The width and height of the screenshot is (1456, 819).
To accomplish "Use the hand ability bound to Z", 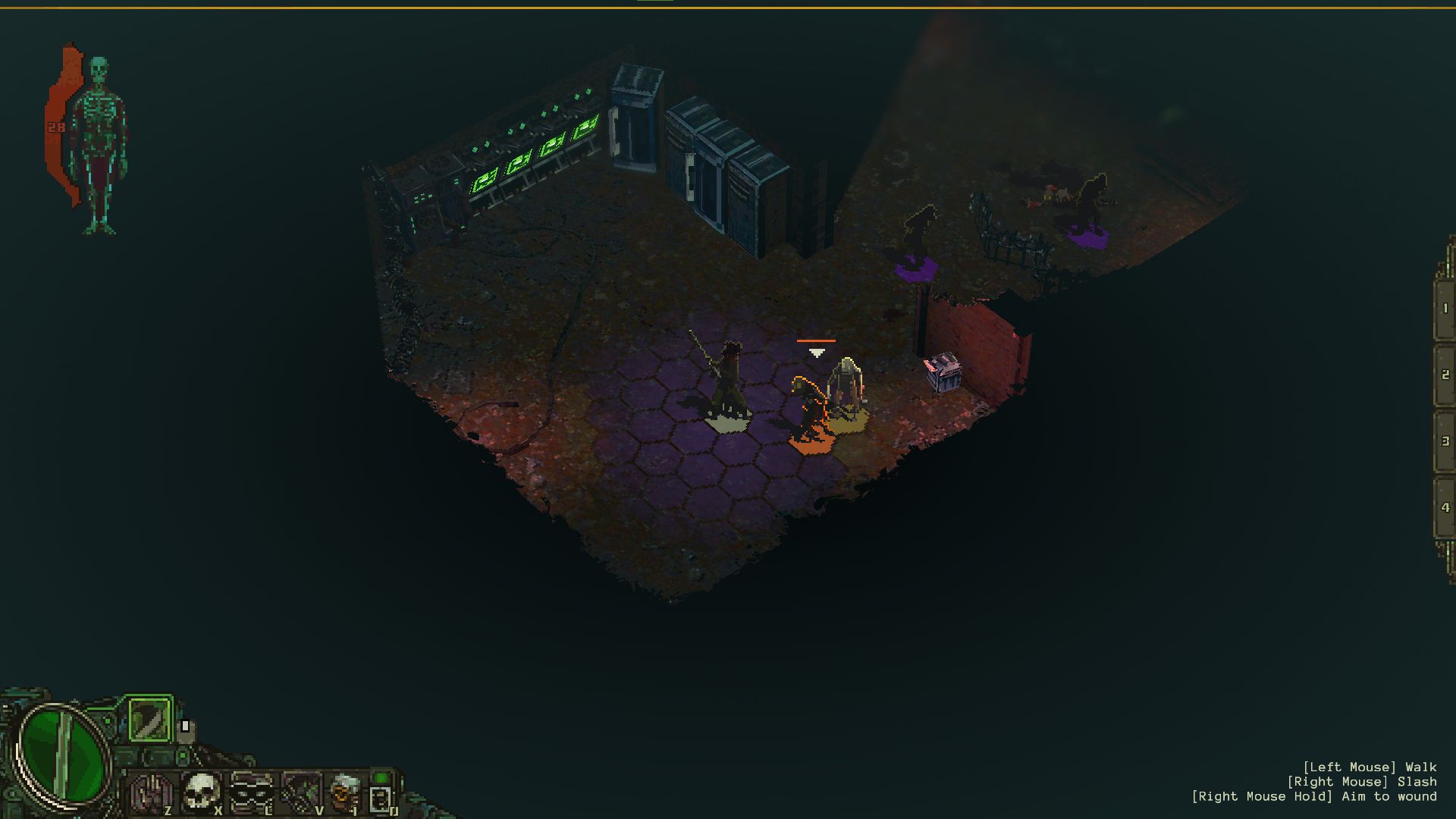I will pyautogui.click(x=151, y=793).
